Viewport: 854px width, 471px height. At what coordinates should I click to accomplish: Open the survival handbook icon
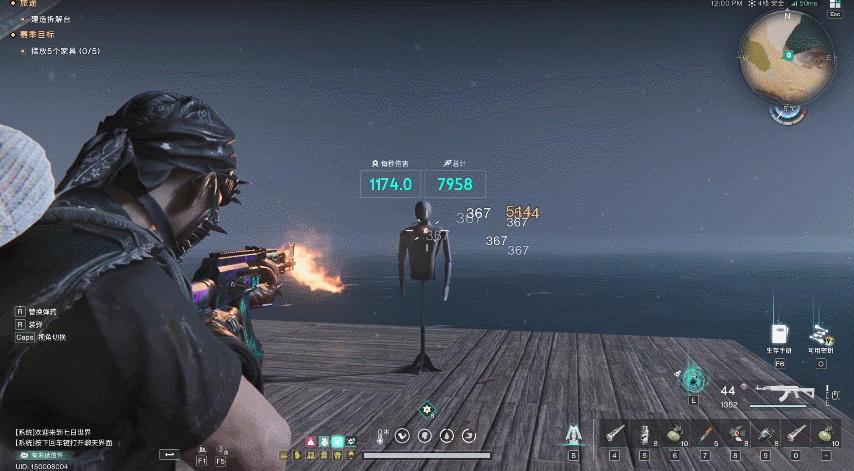pyautogui.click(x=780, y=334)
